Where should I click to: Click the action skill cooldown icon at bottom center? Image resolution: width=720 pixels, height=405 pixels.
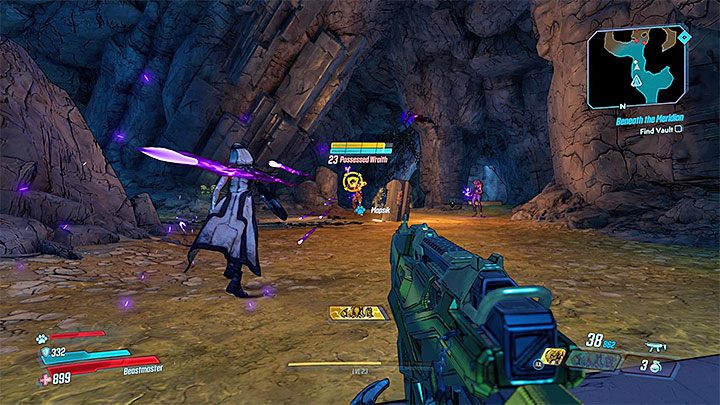pyautogui.click(x=359, y=313)
